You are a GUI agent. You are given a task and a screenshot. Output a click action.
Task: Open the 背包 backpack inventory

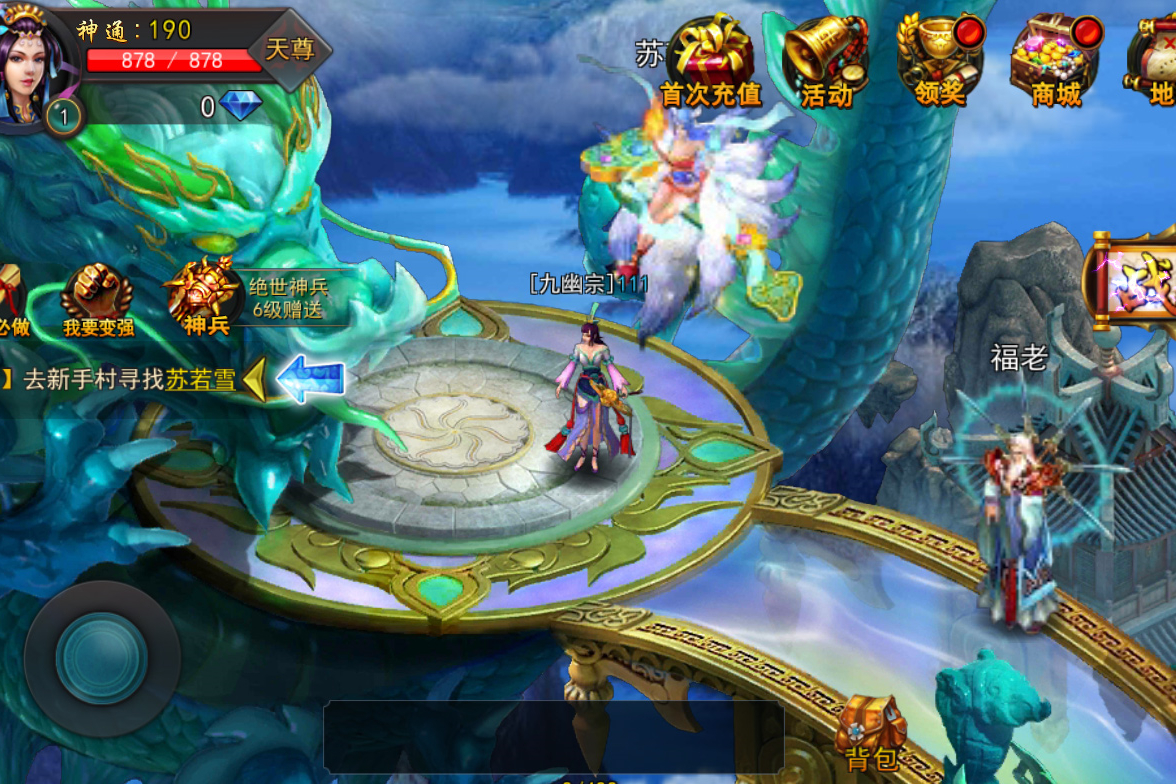coord(871,733)
